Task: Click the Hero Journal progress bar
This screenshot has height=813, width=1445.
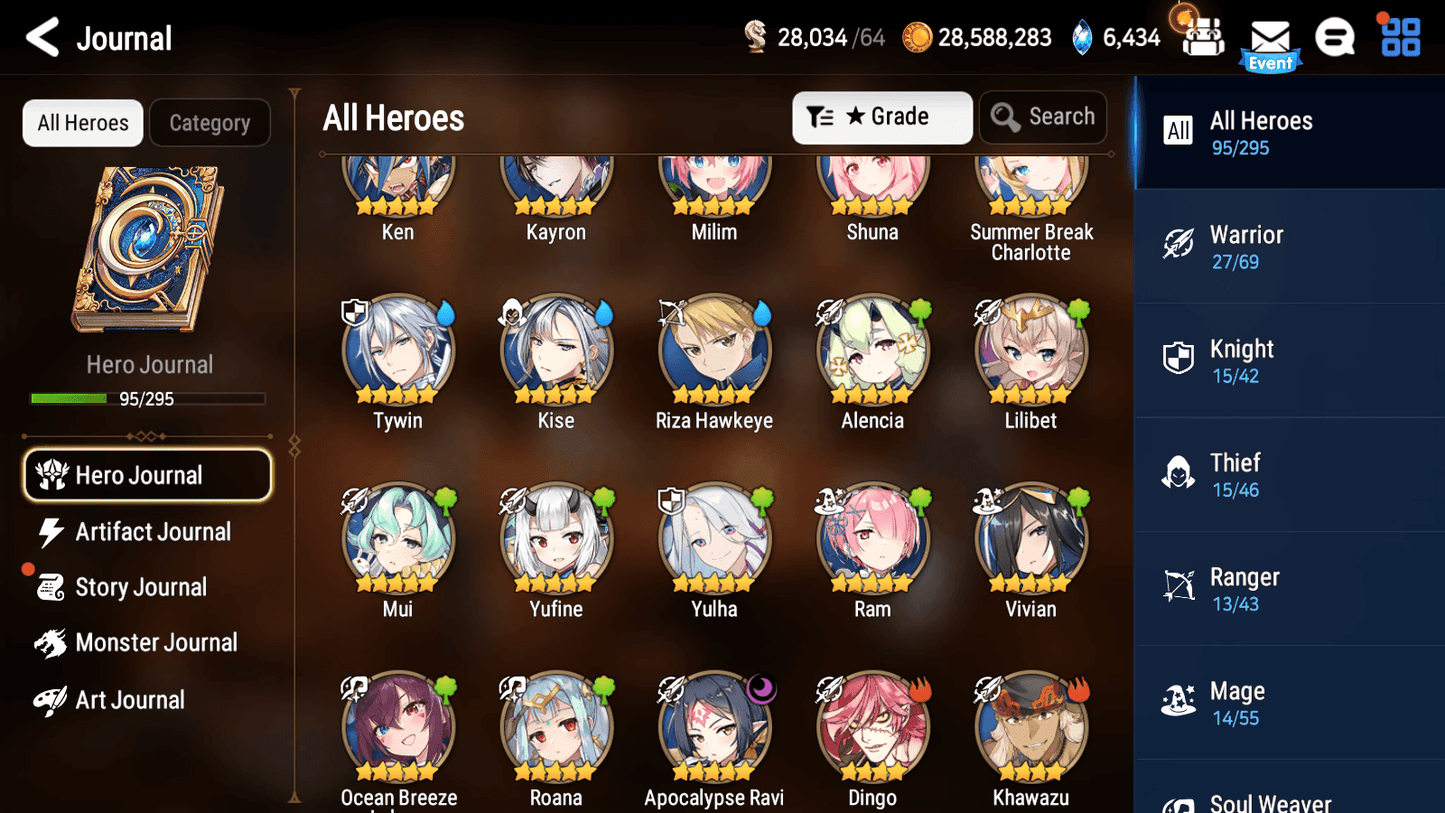Action: tap(149, 398)
